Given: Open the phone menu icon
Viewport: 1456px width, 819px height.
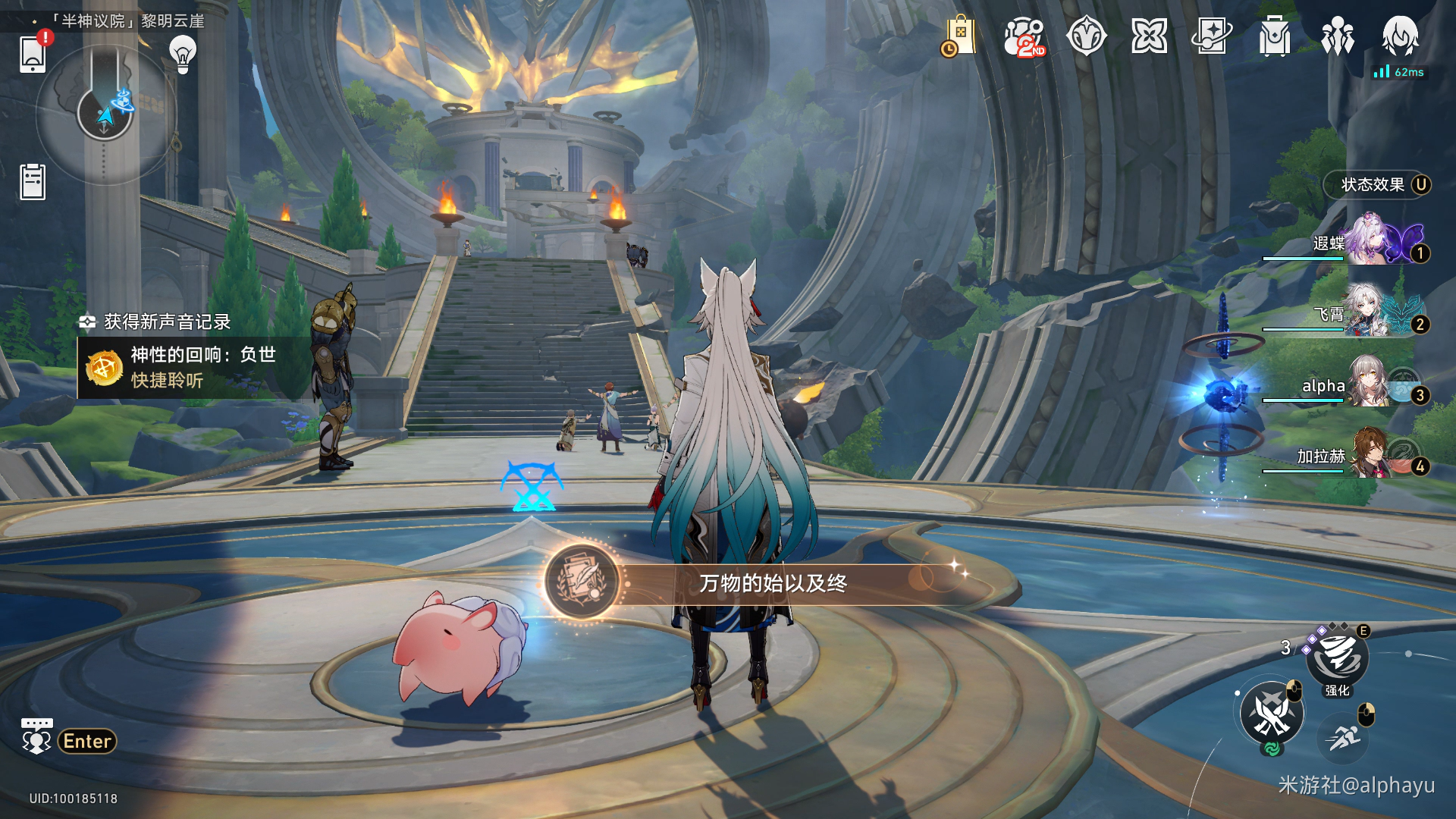Looking at the screenshot, I should tap(33, 55).
